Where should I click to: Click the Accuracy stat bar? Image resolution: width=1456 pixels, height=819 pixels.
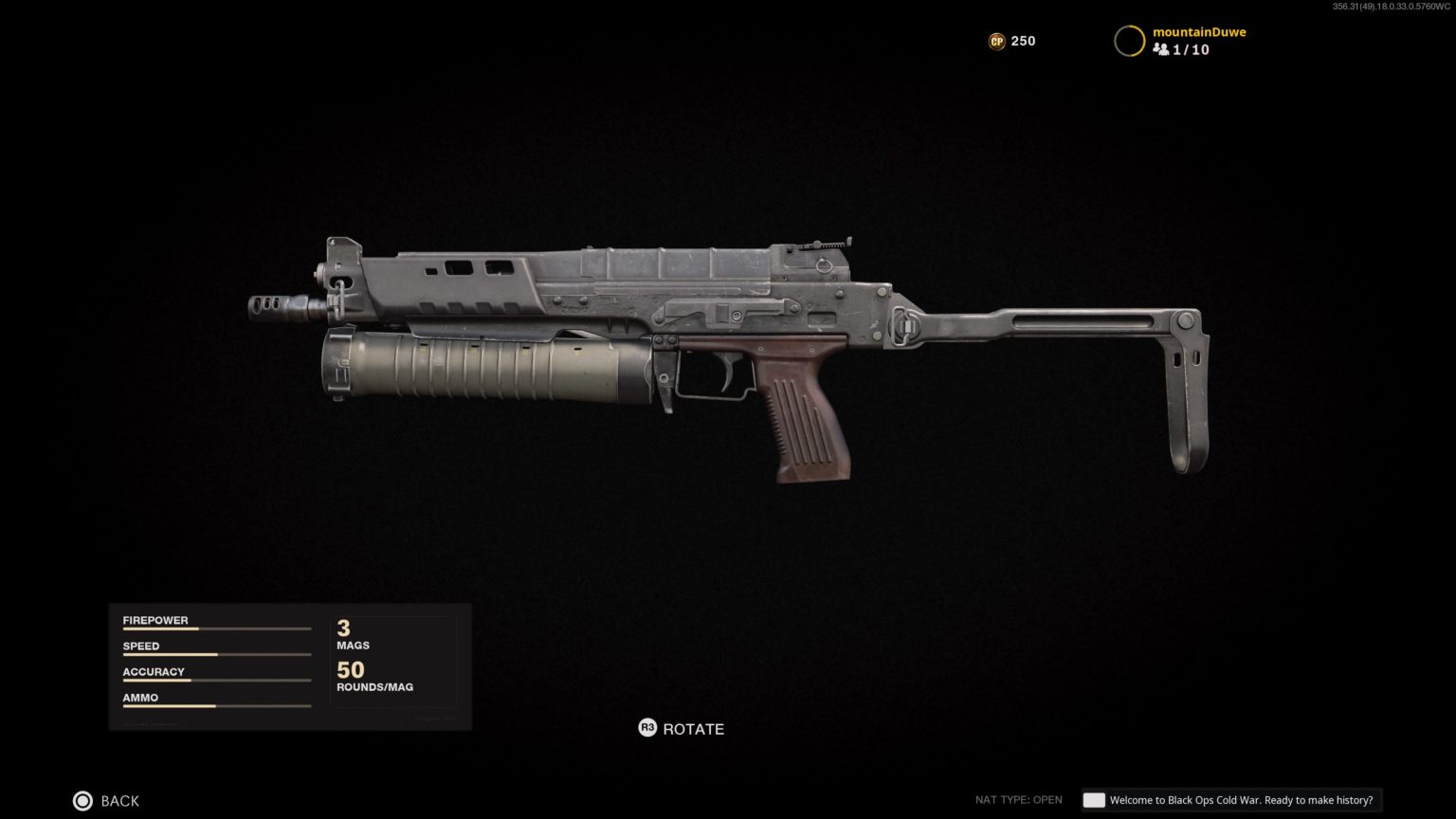pos(216,679)
